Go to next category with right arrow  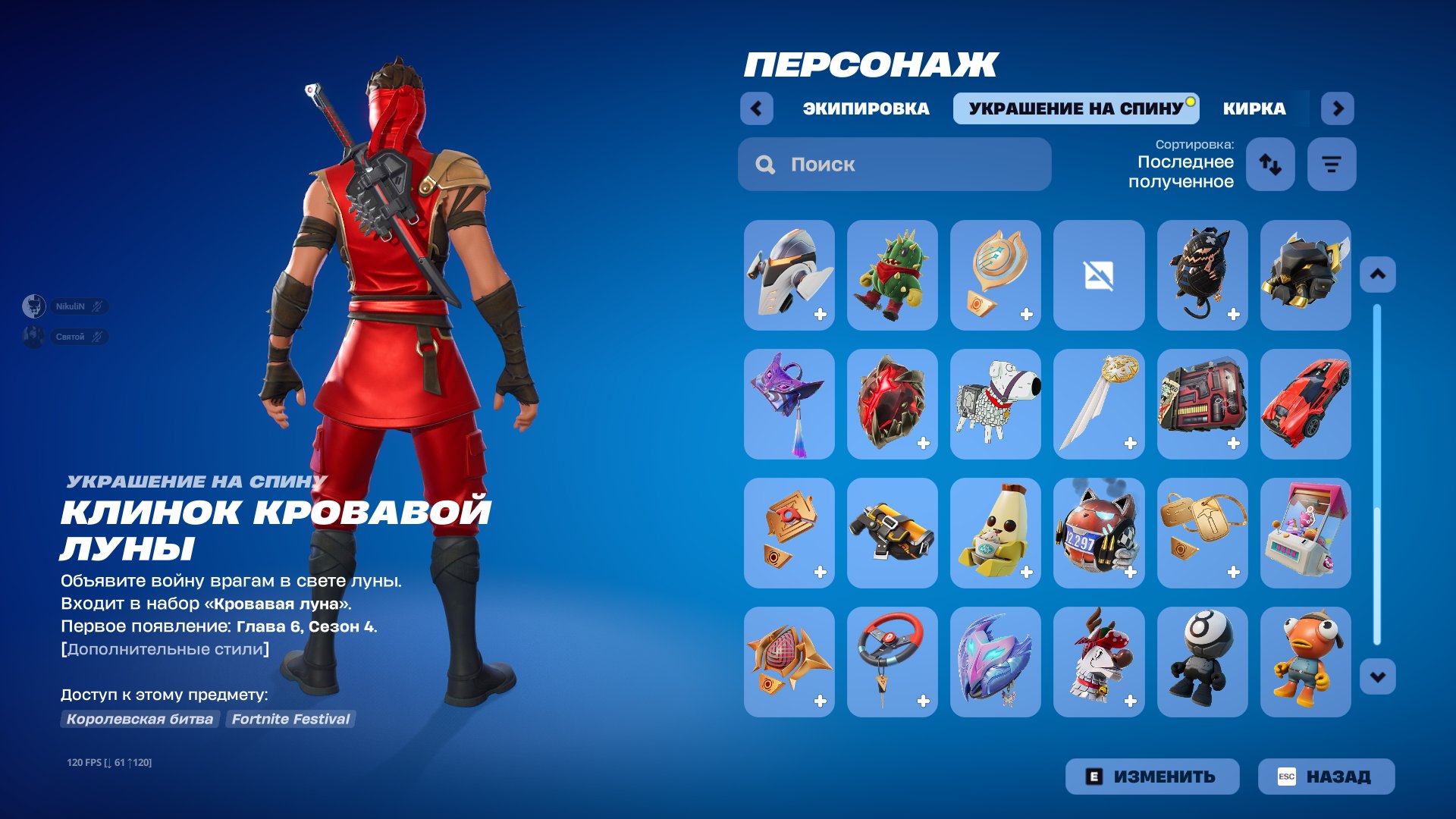point(1338,108)
